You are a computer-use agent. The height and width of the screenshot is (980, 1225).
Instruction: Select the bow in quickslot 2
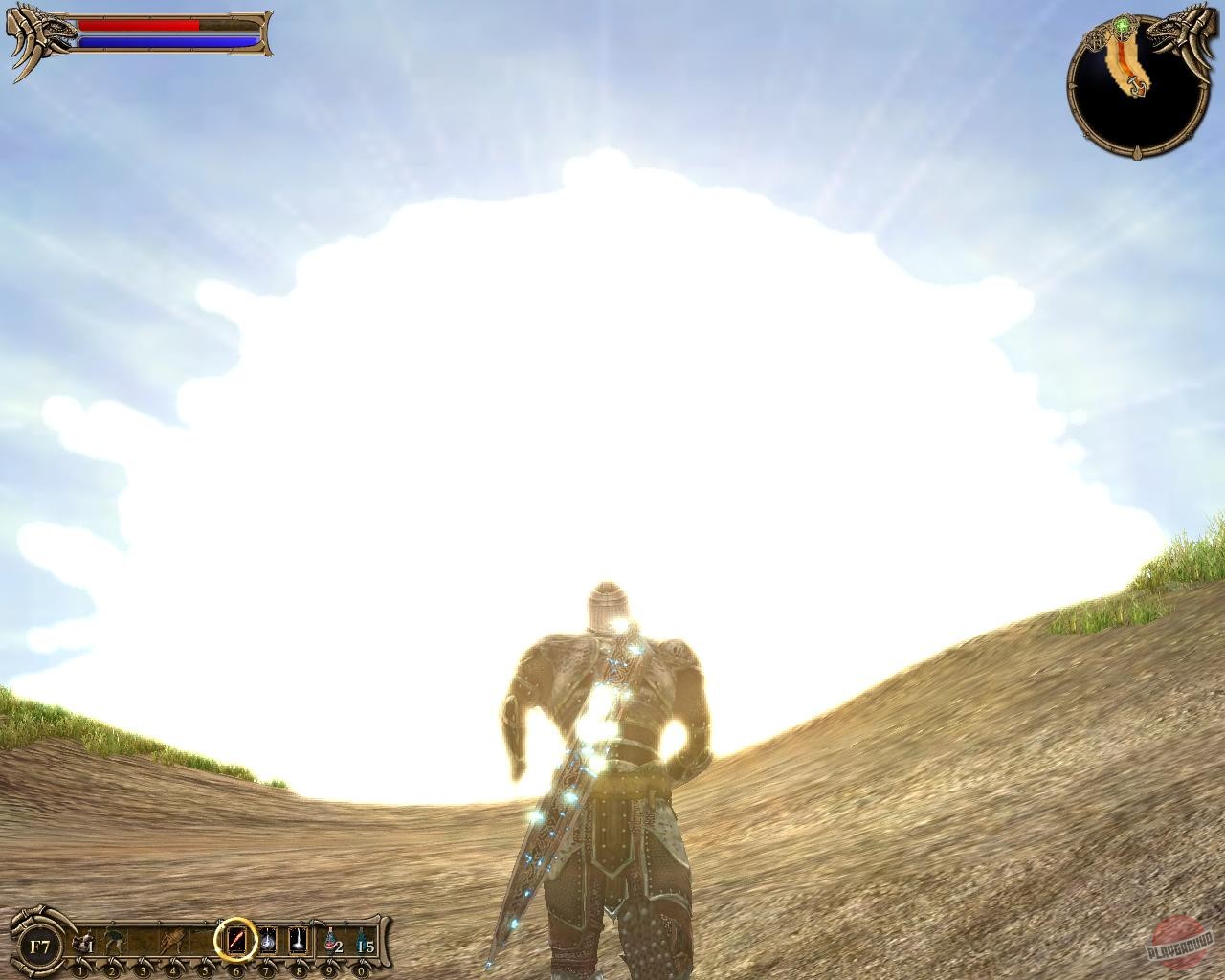113,939
